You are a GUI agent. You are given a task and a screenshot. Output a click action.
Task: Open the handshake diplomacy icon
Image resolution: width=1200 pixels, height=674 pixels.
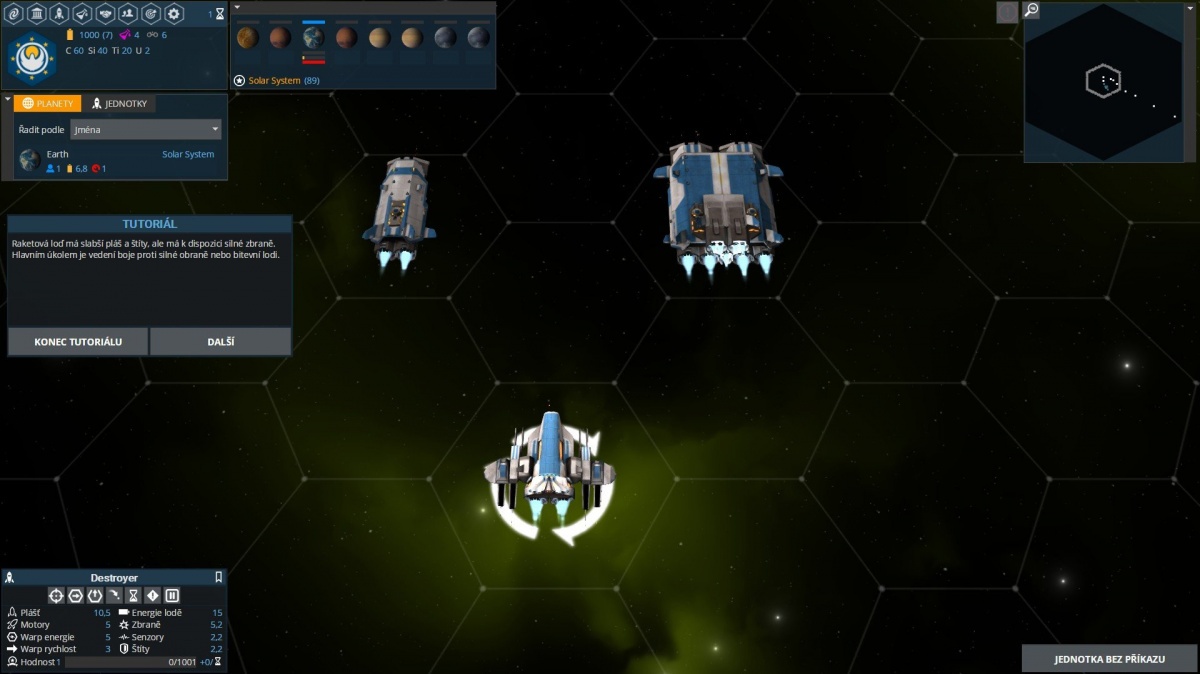tap(105, 13)
